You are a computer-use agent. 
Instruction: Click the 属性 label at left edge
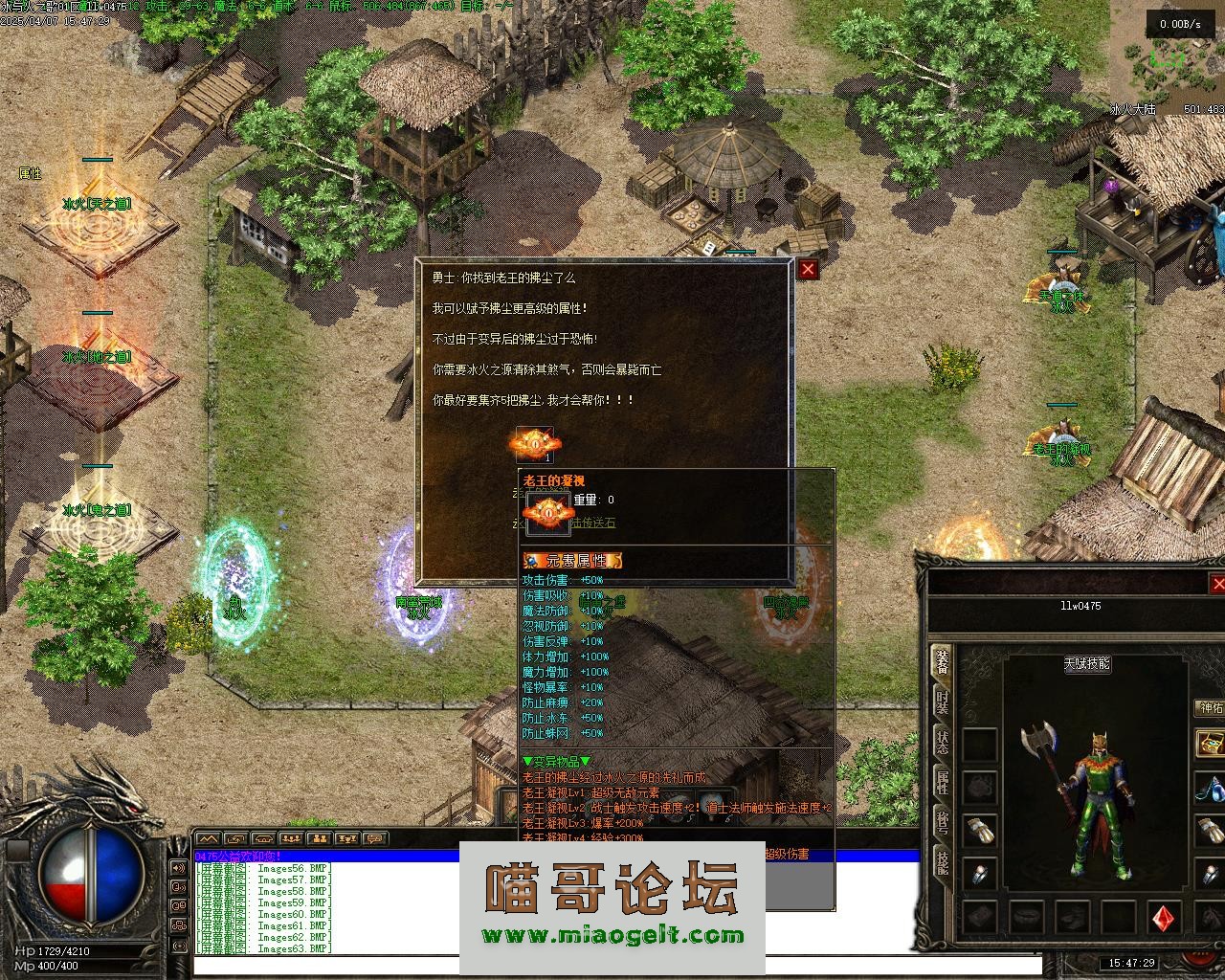(x=31, y=174)
